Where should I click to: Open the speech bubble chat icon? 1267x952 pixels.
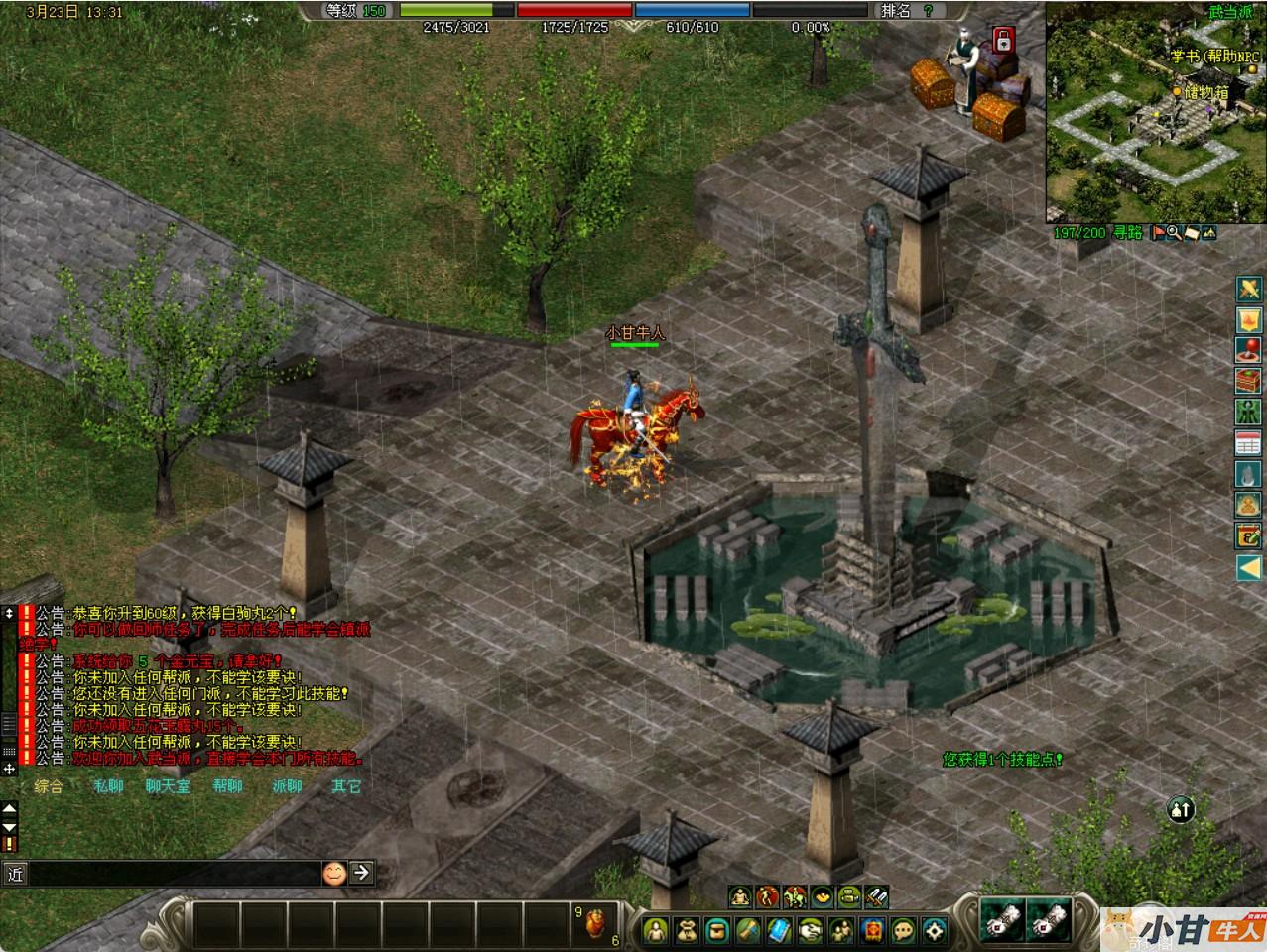pyautogui.click(x=903, y=931)
